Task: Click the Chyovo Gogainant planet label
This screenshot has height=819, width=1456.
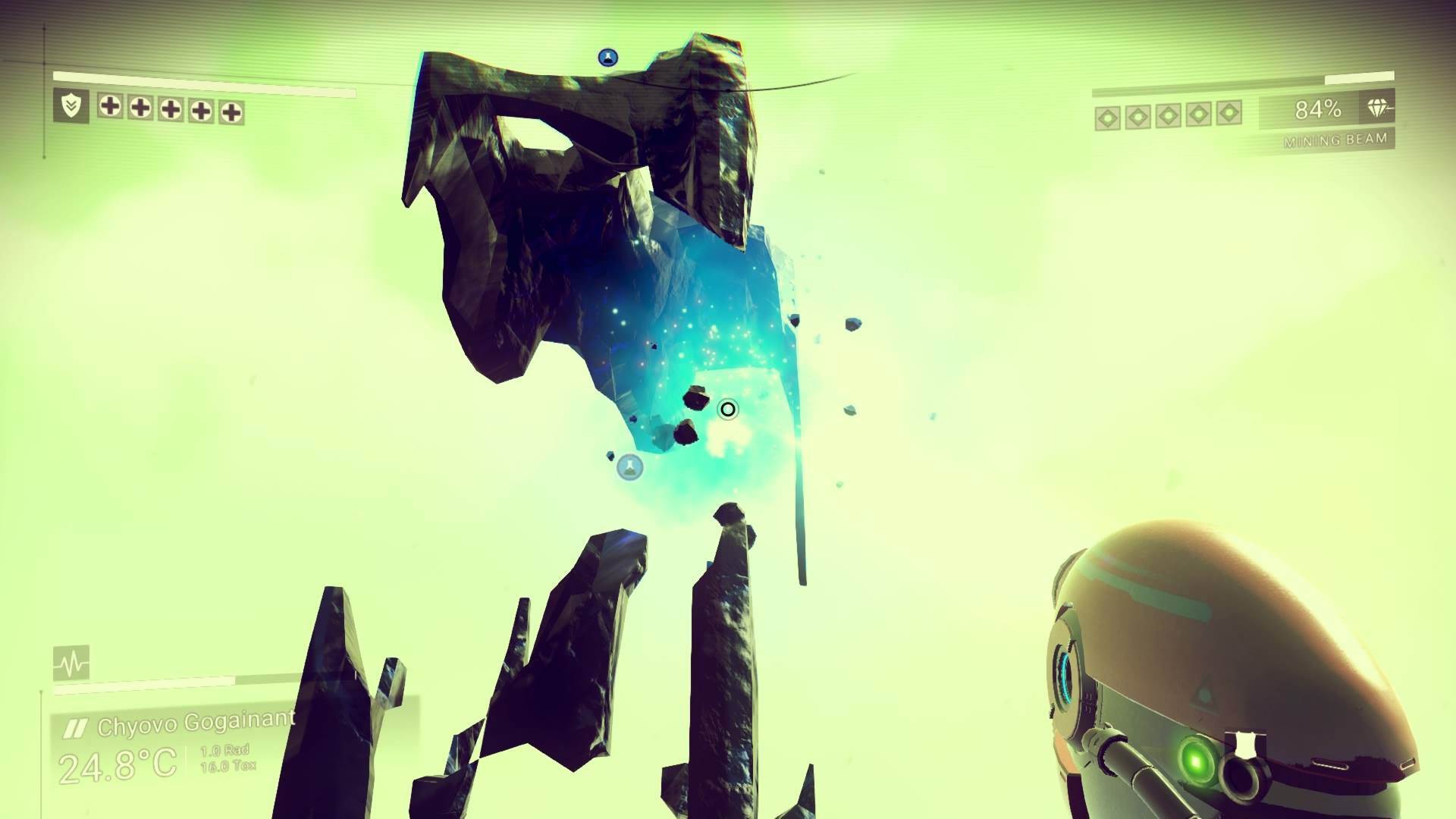Action: pyautogui.click(x=196, y=723)
